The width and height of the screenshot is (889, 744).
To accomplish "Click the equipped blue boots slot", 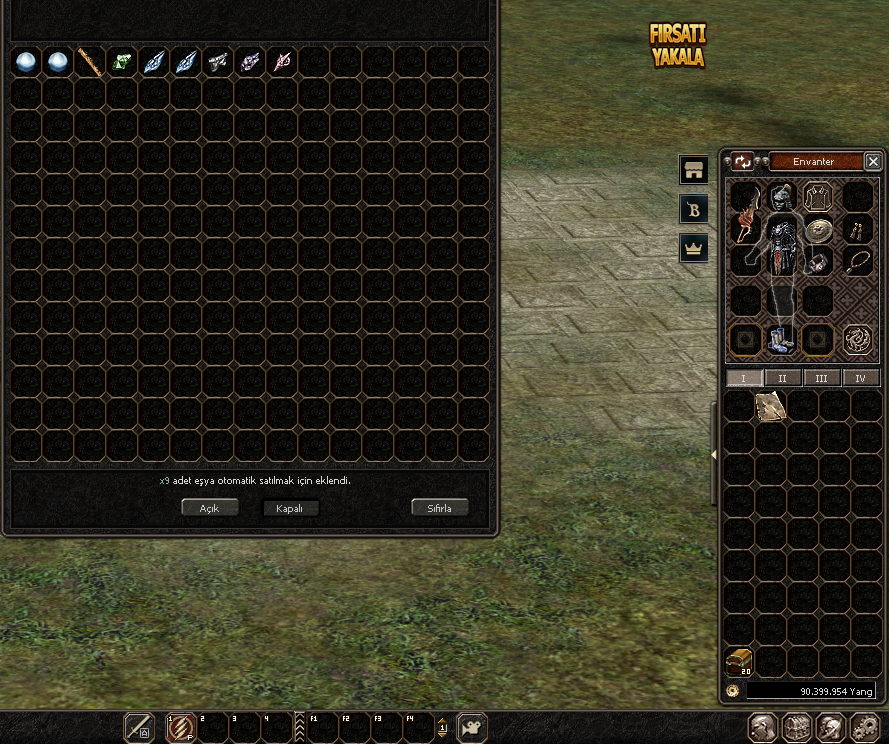I will [781, 341].
